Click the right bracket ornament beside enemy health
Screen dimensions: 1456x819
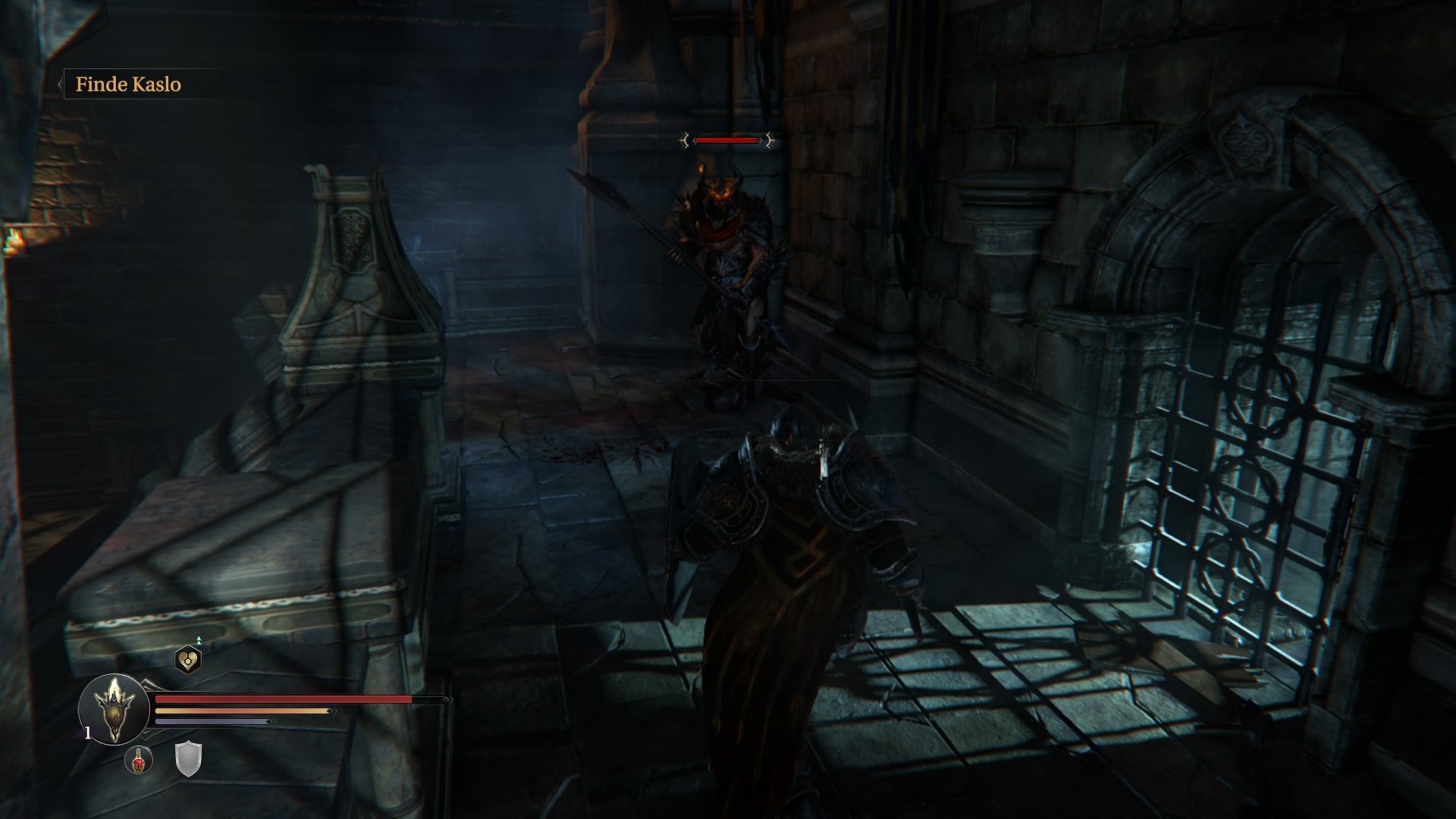[768, 141]
